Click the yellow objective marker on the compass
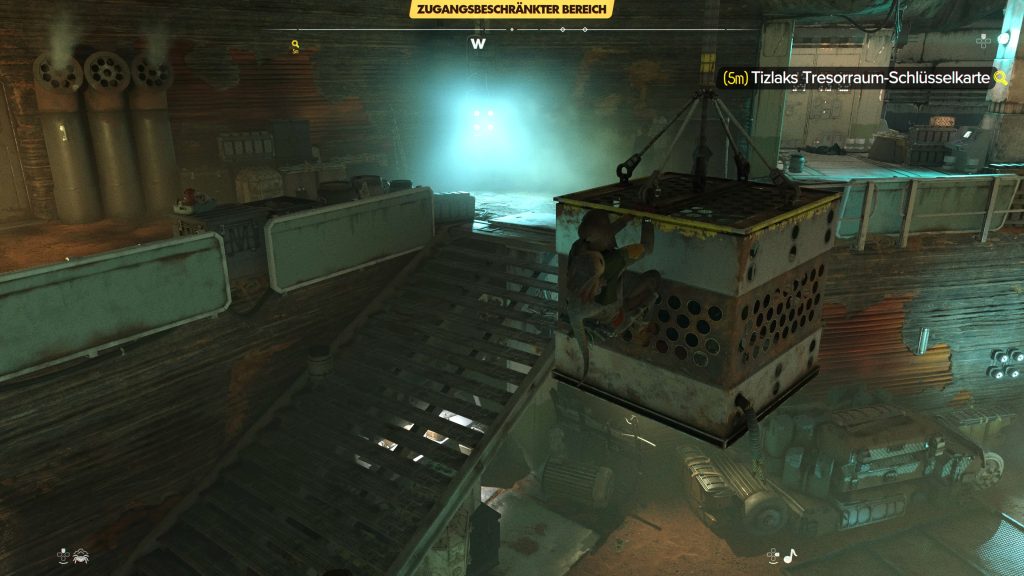 (295, 46)
